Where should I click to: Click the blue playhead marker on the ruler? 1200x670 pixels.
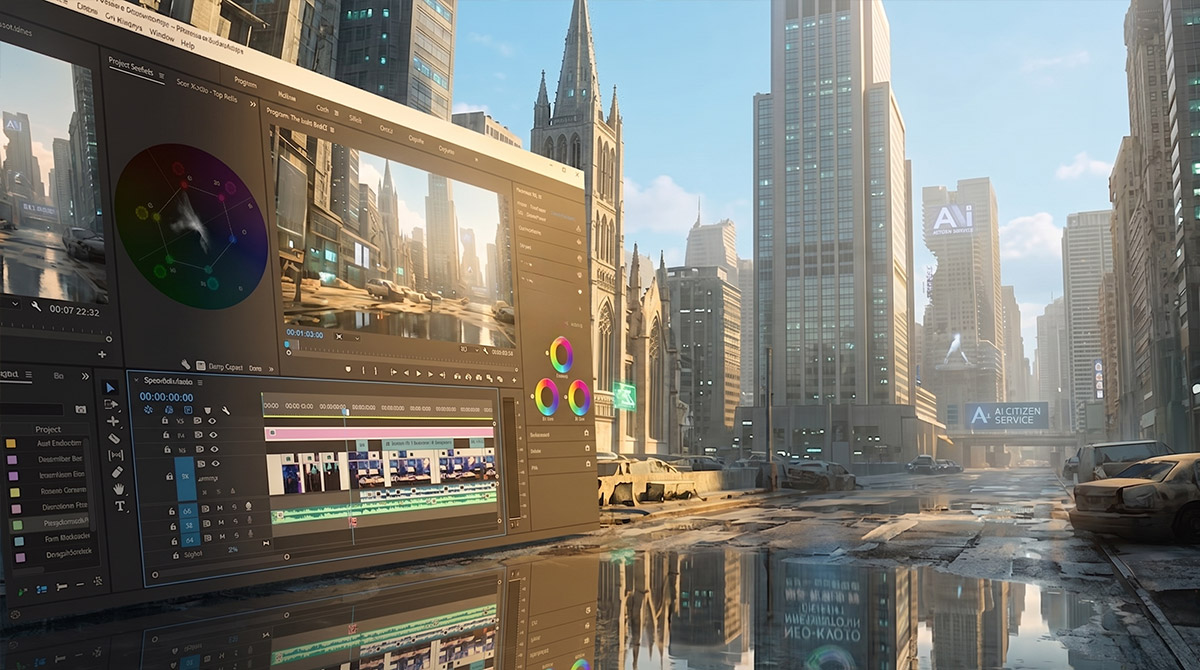(x=345, y=410)
